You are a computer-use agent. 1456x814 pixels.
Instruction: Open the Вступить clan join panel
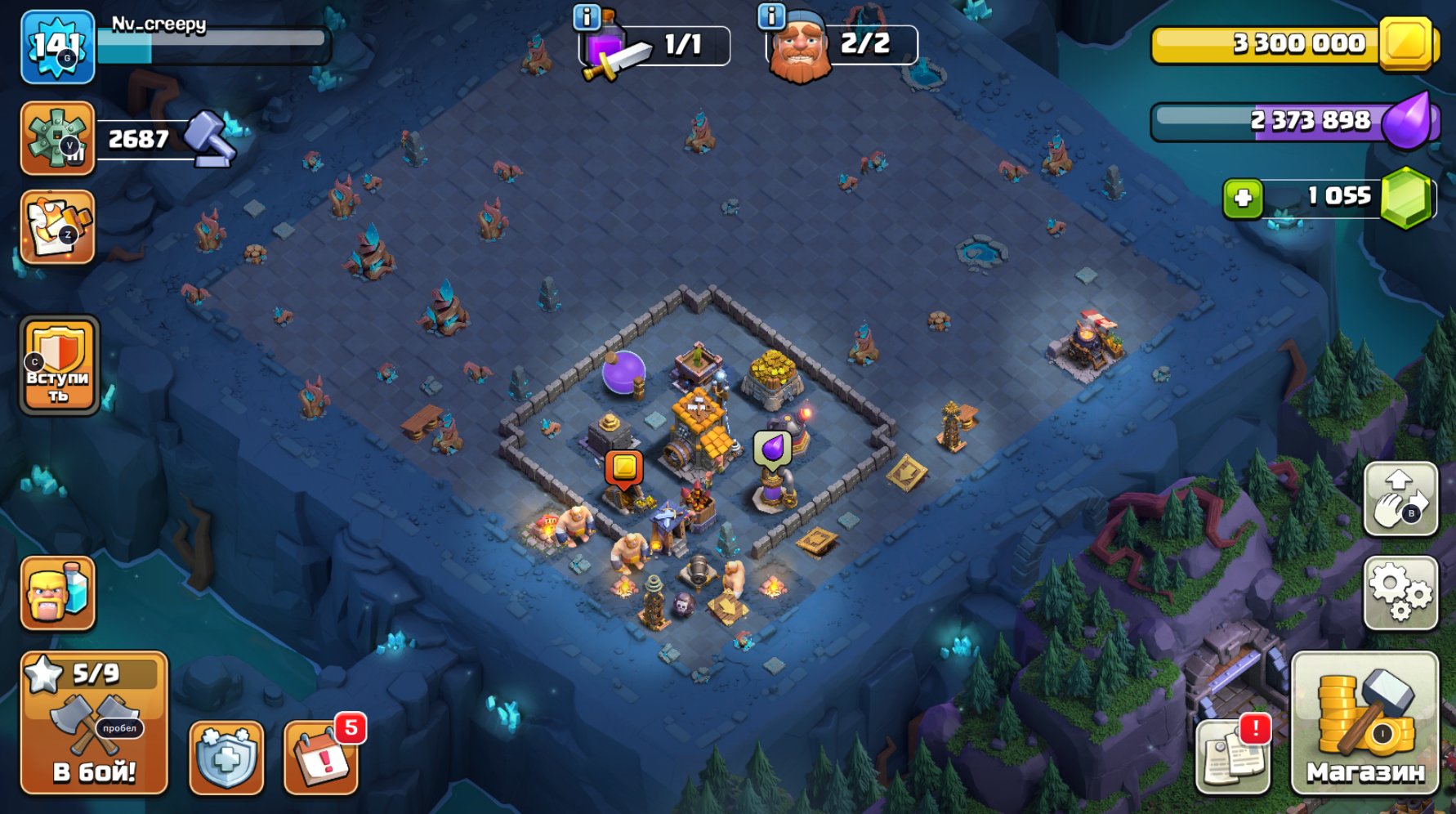point(56,369)
